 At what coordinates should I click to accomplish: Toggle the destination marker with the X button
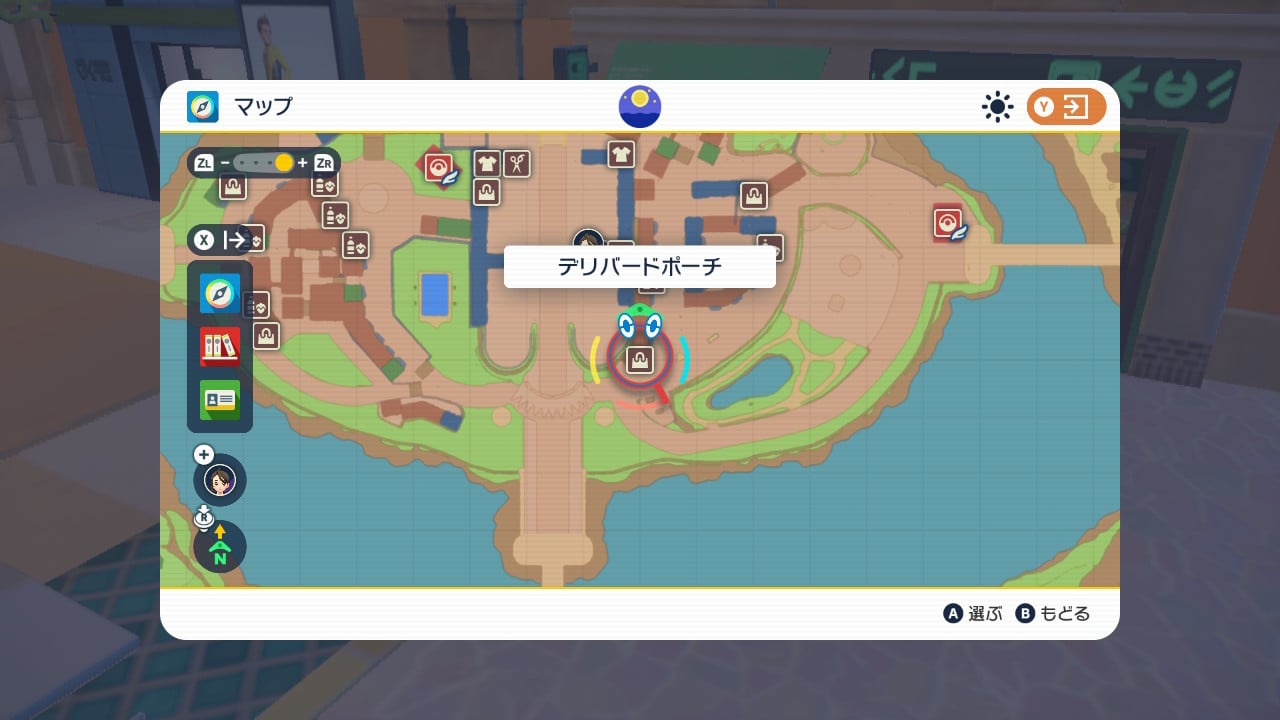coord(203,240)
